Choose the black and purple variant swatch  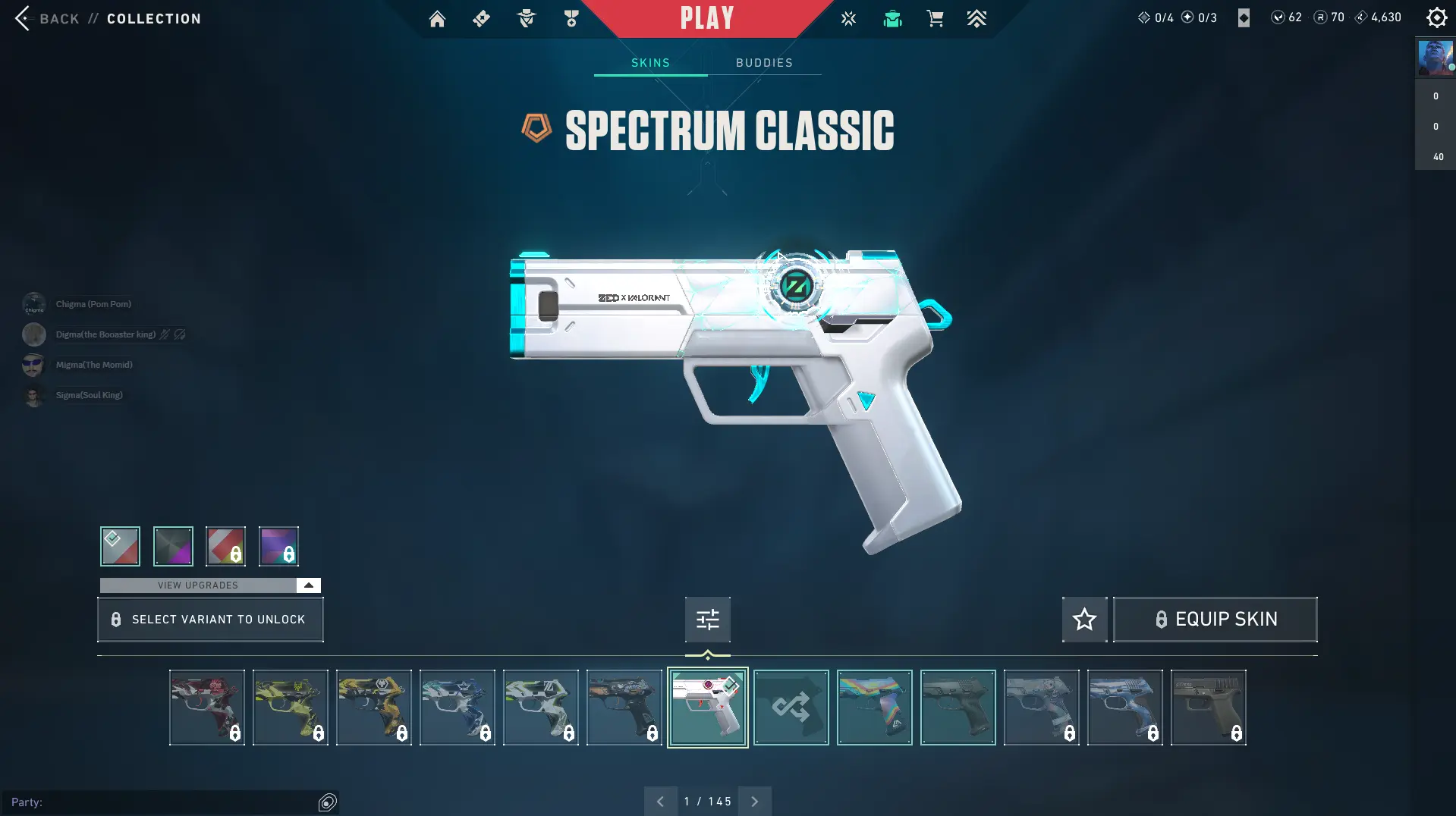pos(173,546)
